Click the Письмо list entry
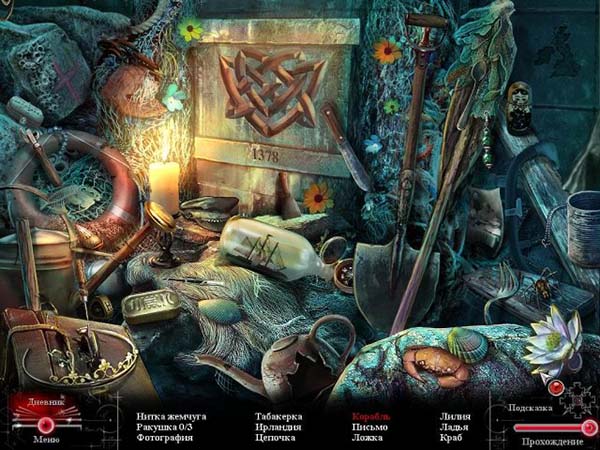 tap(368, 427)
